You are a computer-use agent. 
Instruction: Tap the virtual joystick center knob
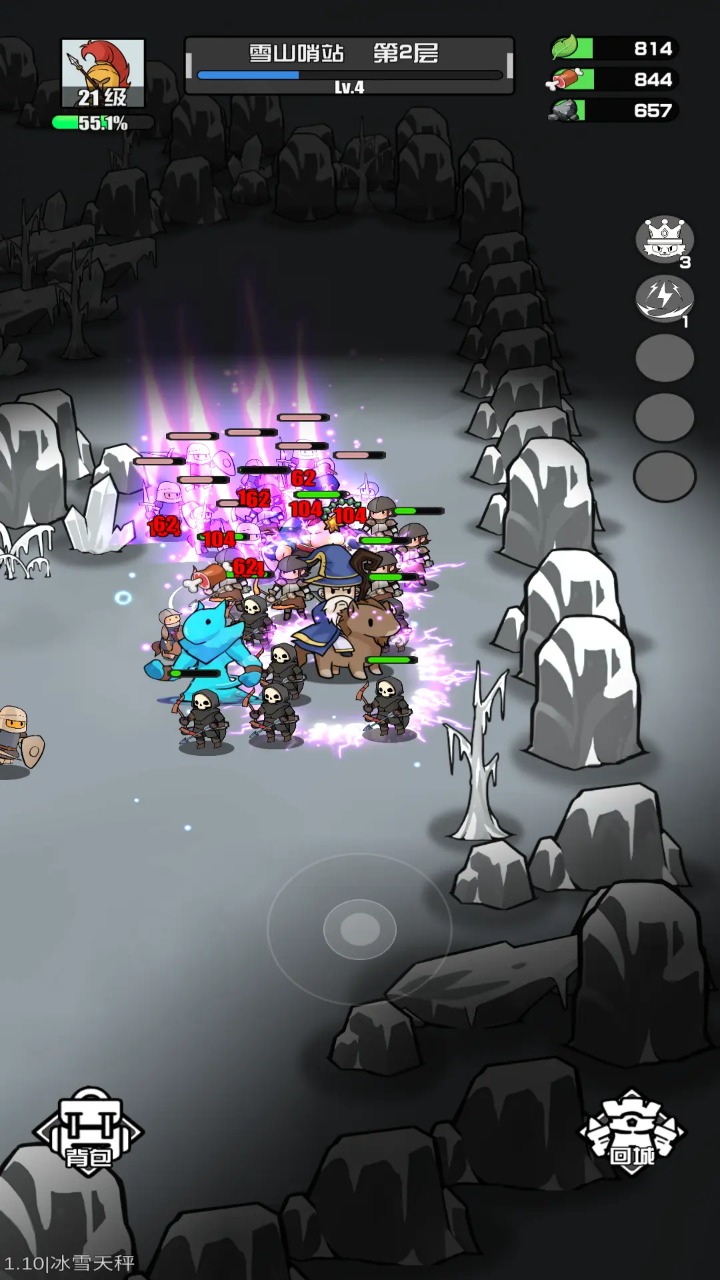(360, 929)
